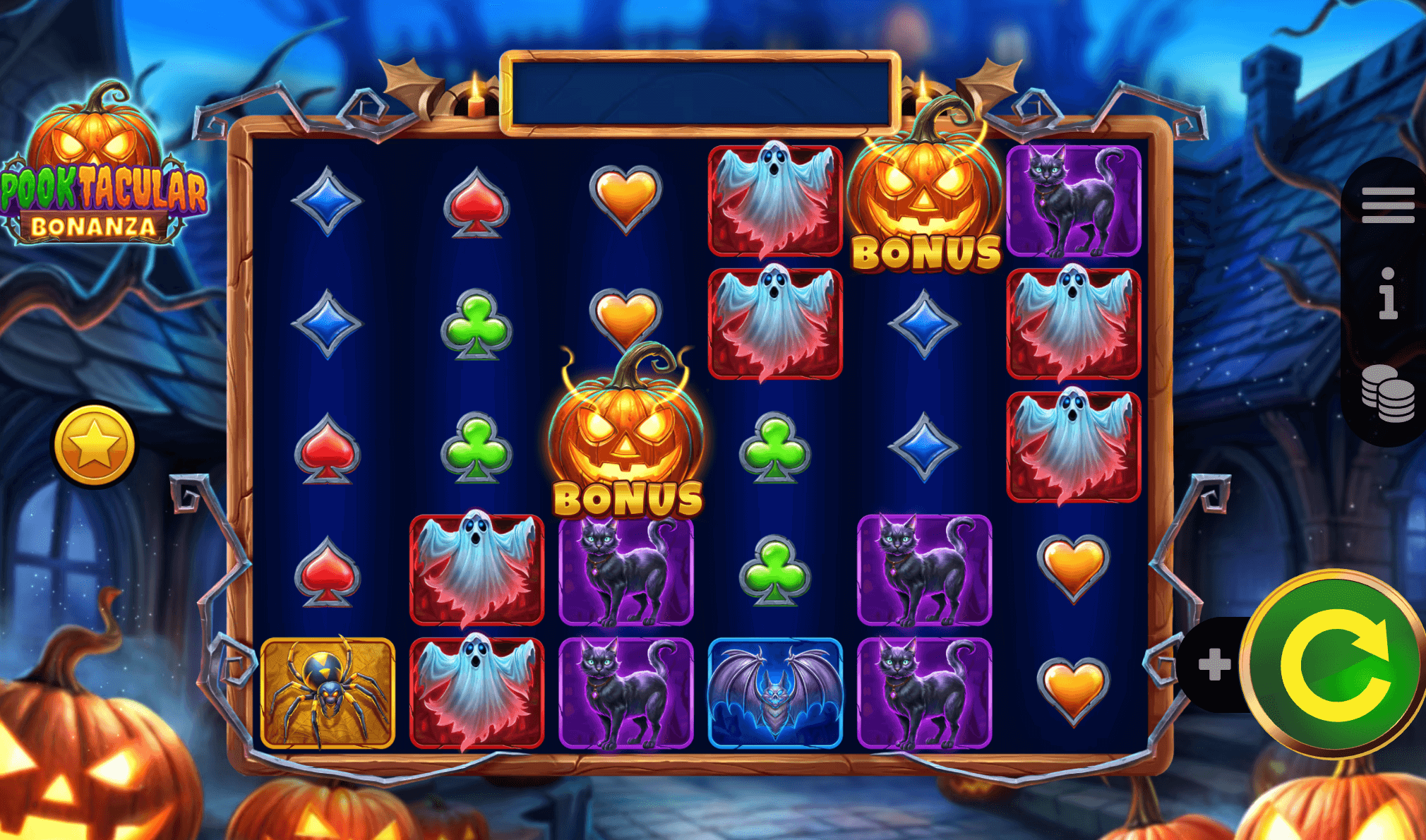Click the orange heart symbol
Screen dimensions: 1426x840
(x=628, y=198)
